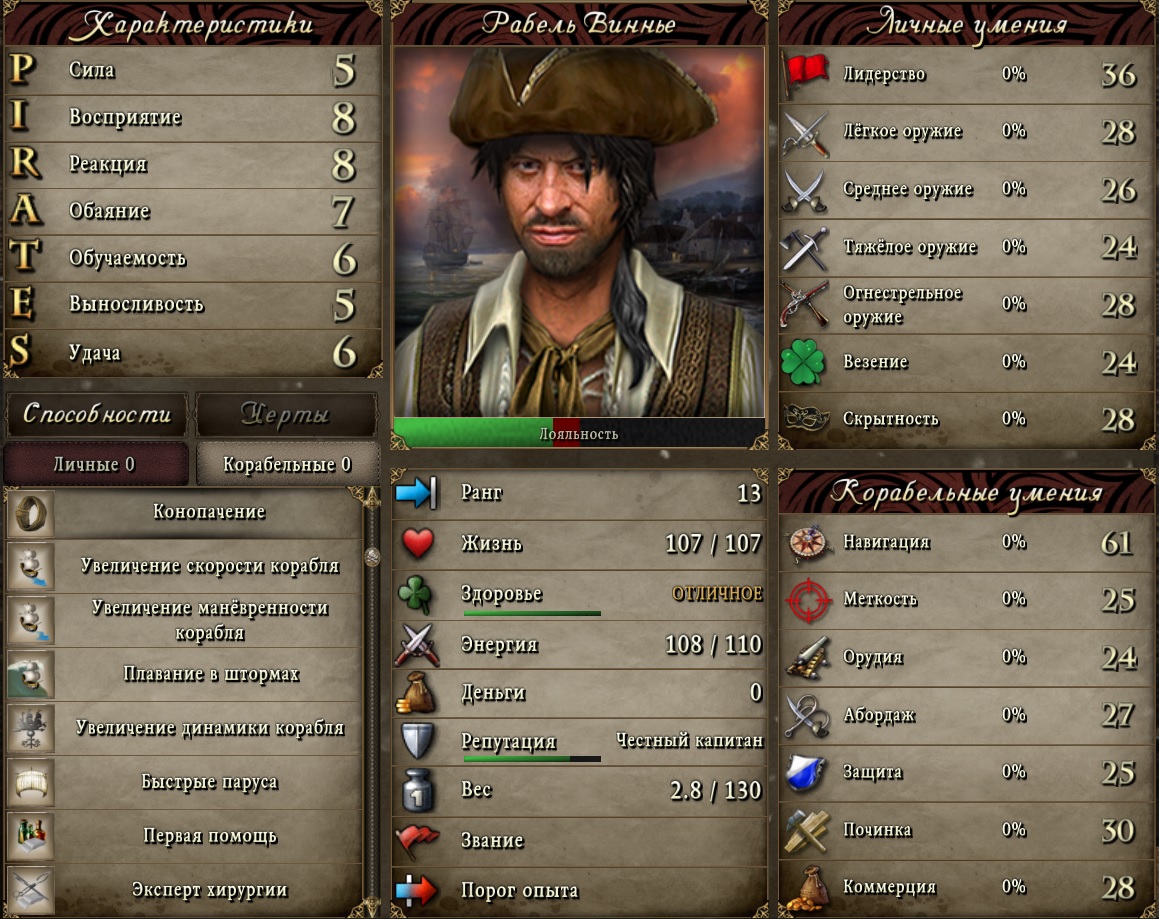Select the Конопачение ability row
Image resolution: width=1159 pixels, height=919 pixels.
click(208, 512)
